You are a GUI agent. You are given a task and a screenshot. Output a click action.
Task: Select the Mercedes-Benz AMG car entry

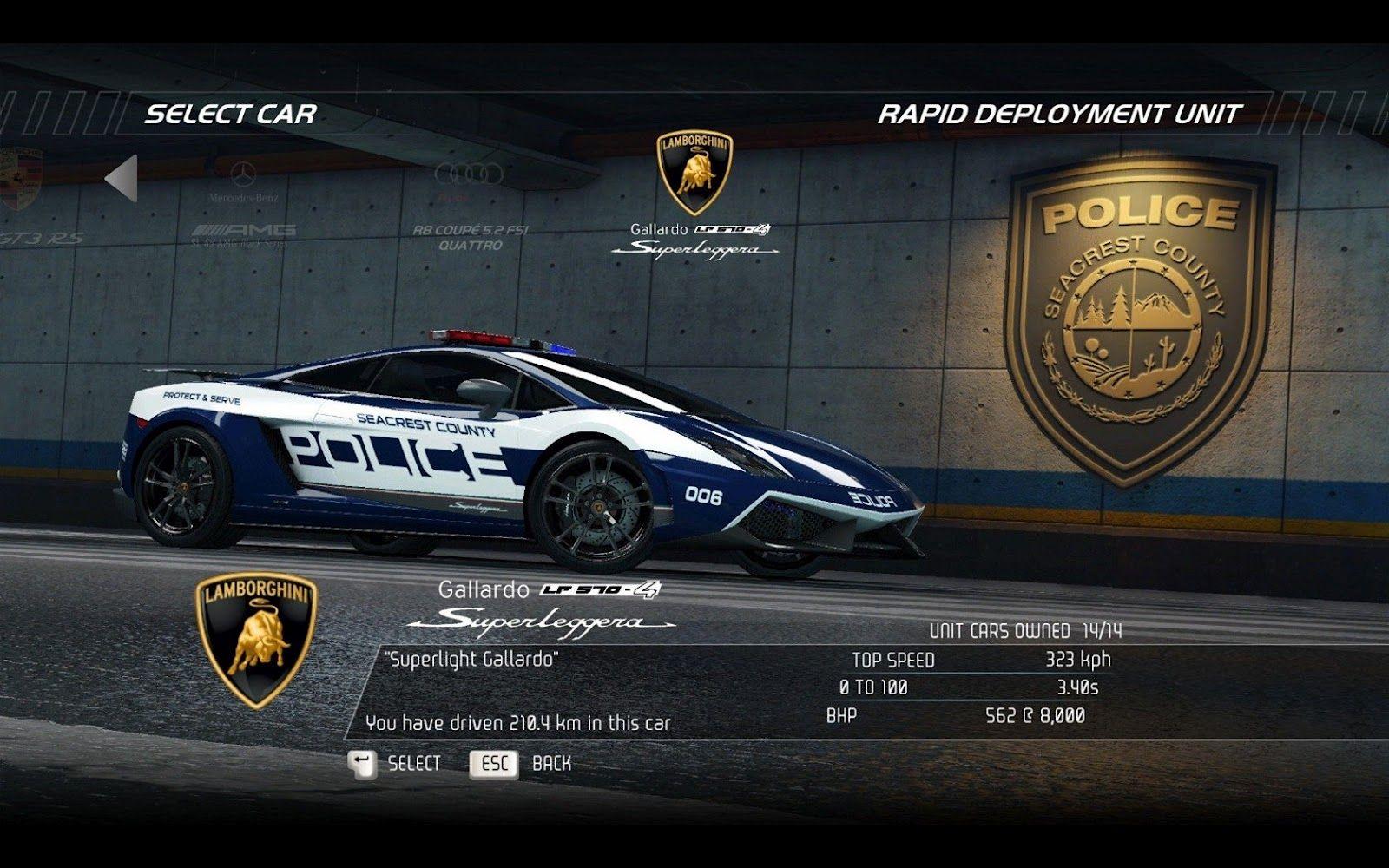point(243,201)
